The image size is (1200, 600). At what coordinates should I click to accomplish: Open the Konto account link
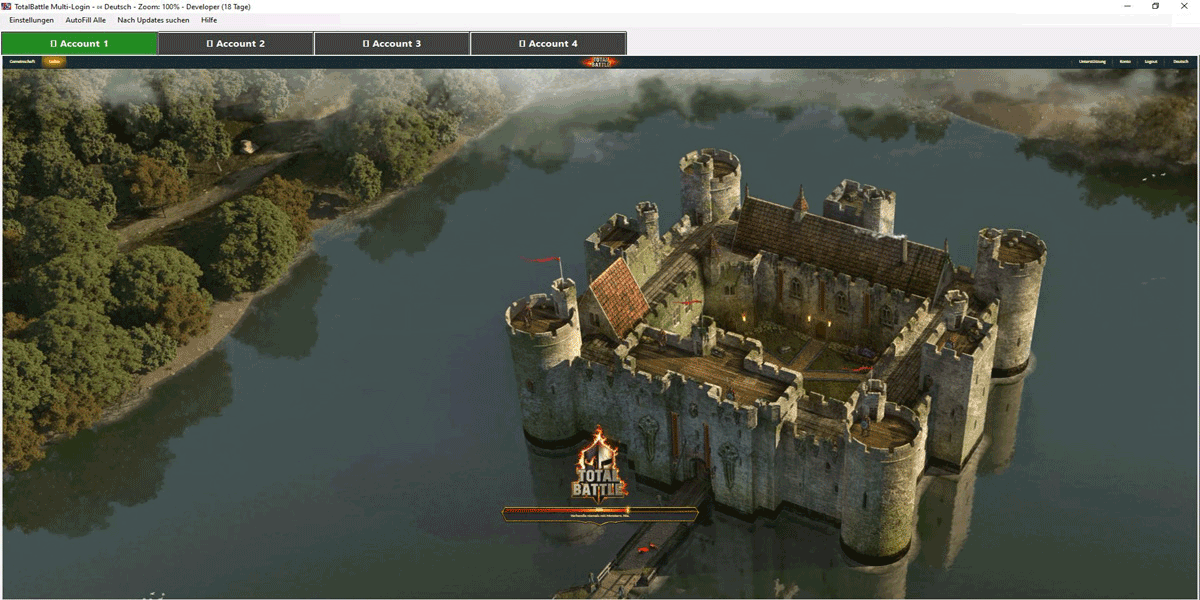[1125, 62]
